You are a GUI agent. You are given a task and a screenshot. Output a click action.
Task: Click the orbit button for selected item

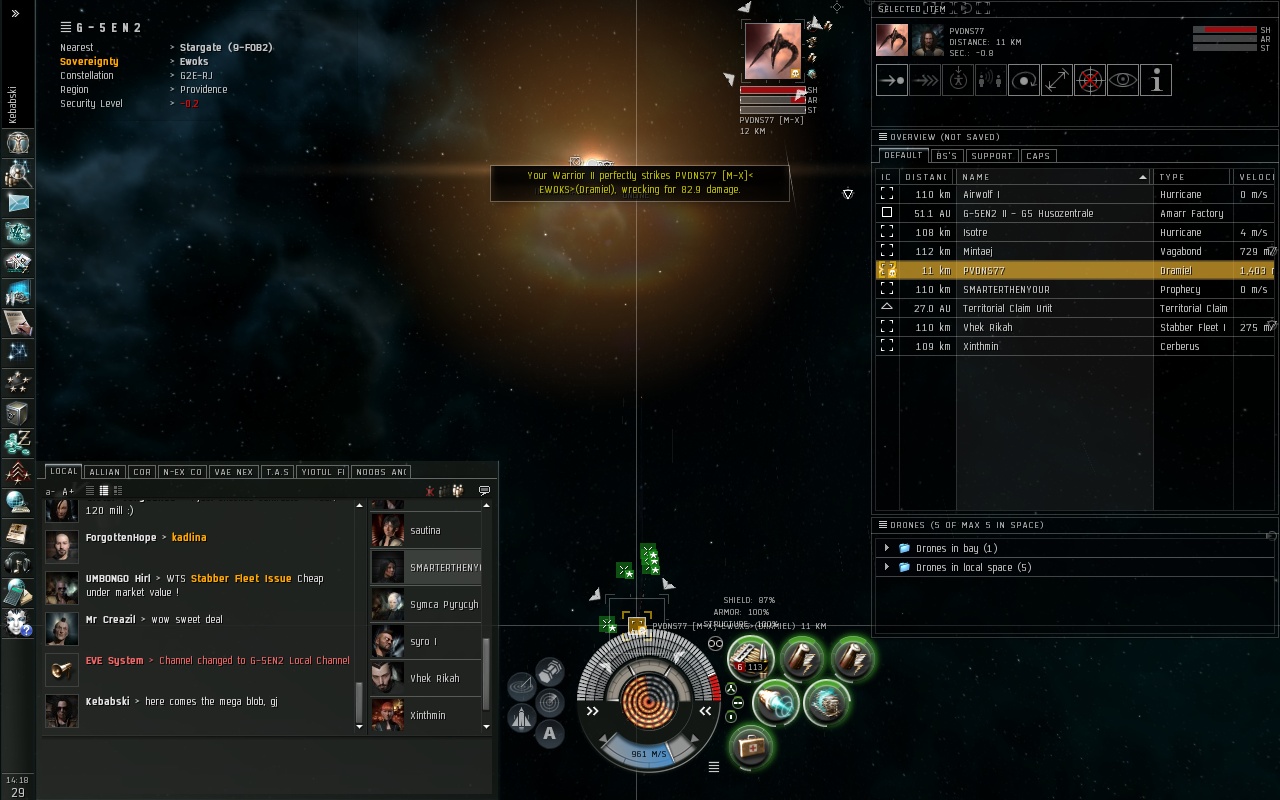point(1024,81)
